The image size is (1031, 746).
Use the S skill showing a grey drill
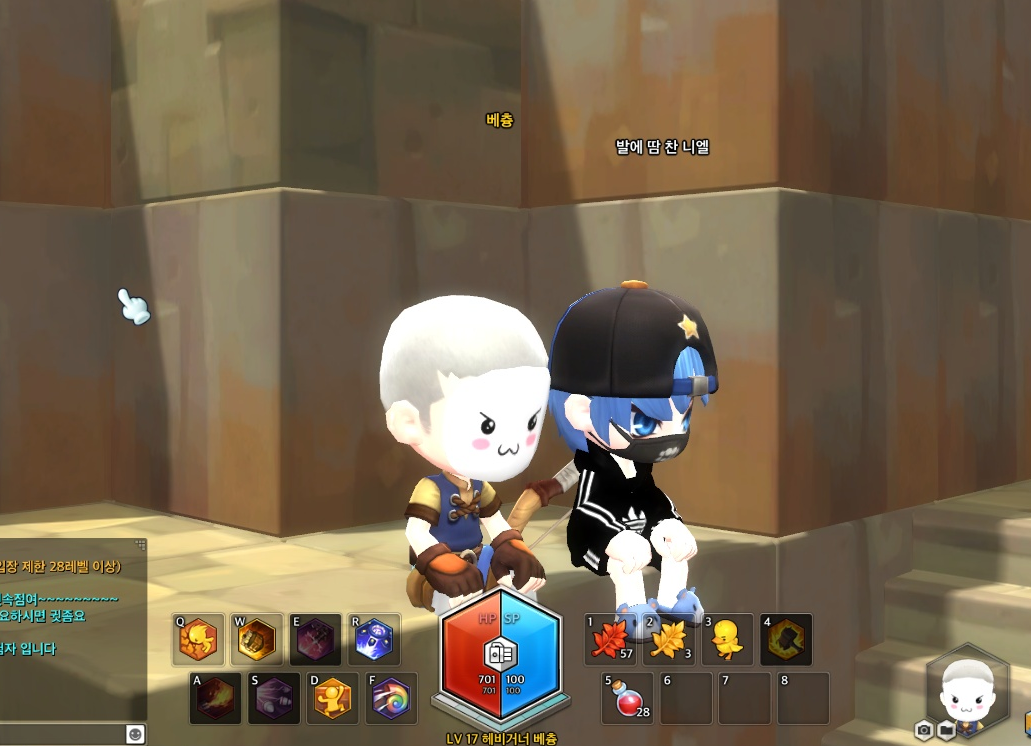[274, 698]
